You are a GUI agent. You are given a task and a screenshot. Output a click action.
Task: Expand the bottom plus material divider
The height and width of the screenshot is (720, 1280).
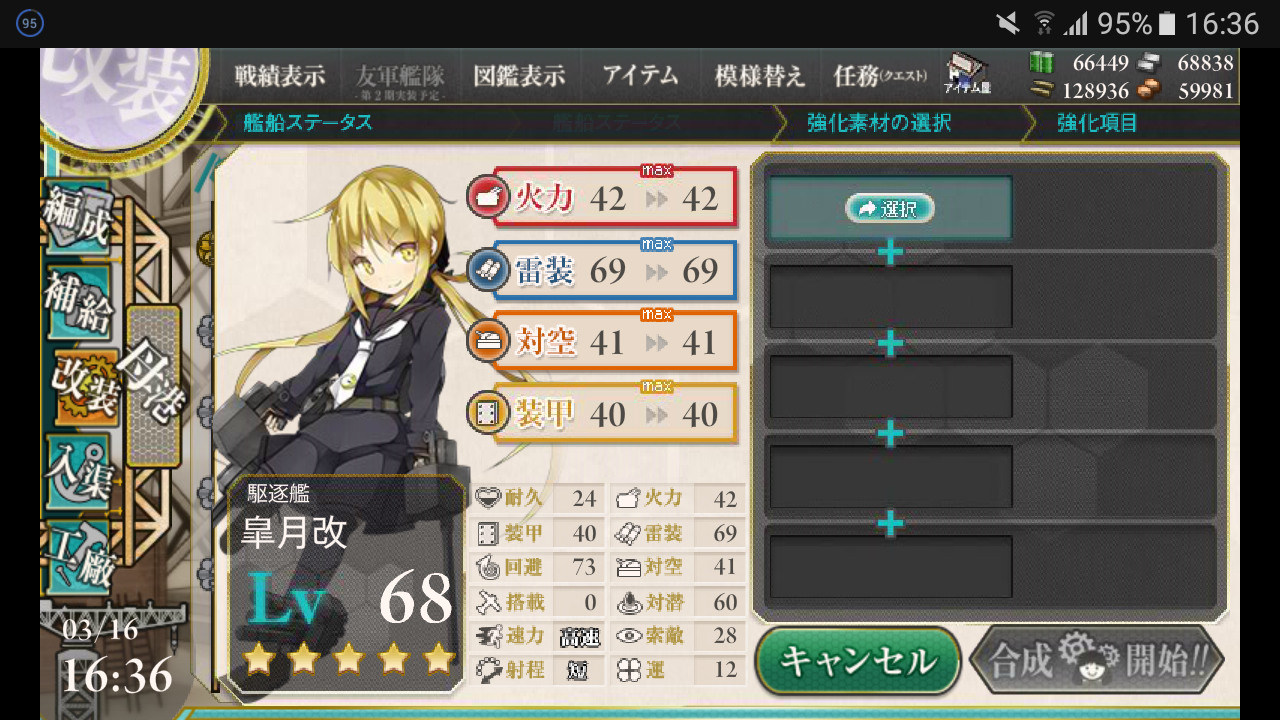click(x=889, y=522)
